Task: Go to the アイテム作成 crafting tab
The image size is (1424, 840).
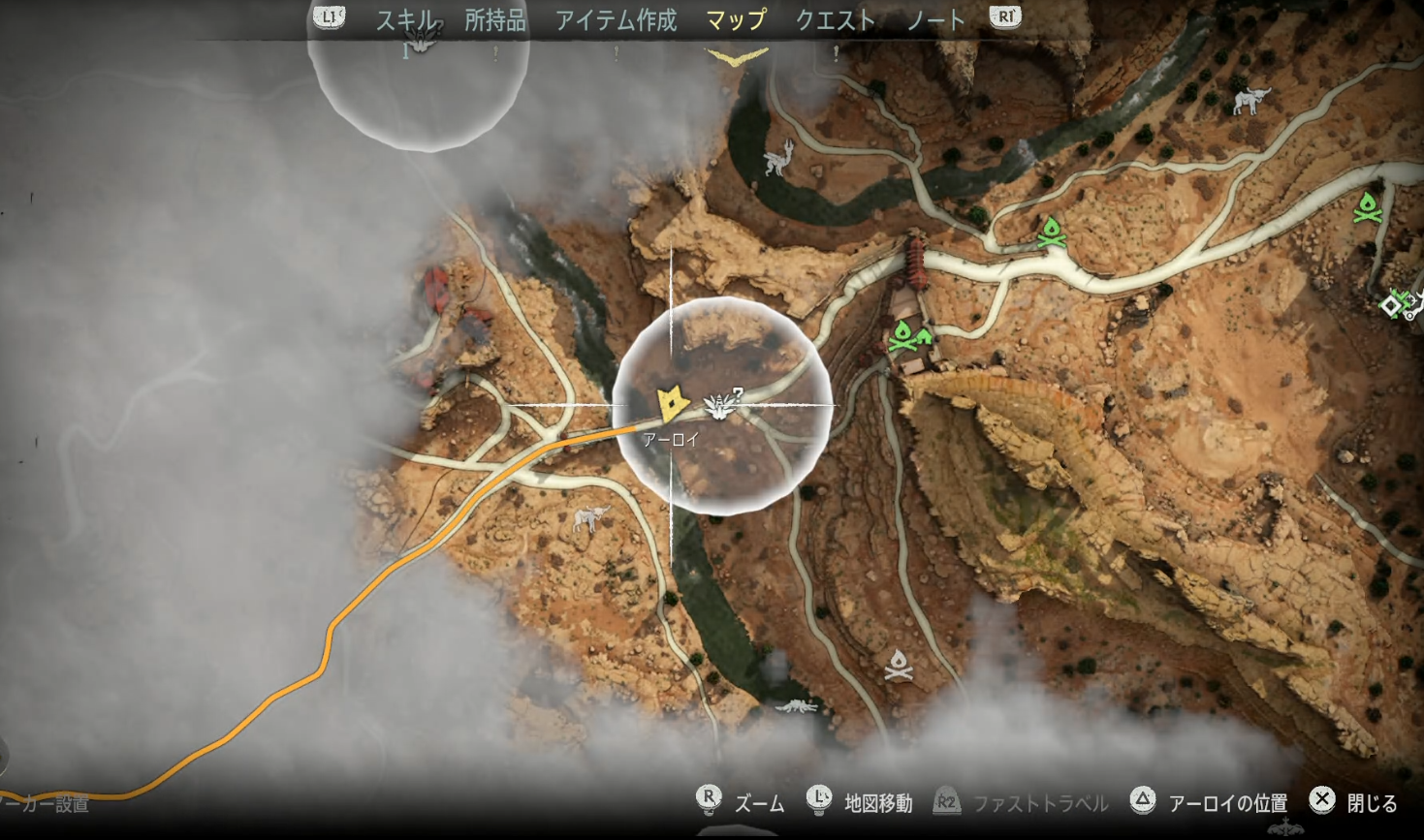Action: pos(616,20)
